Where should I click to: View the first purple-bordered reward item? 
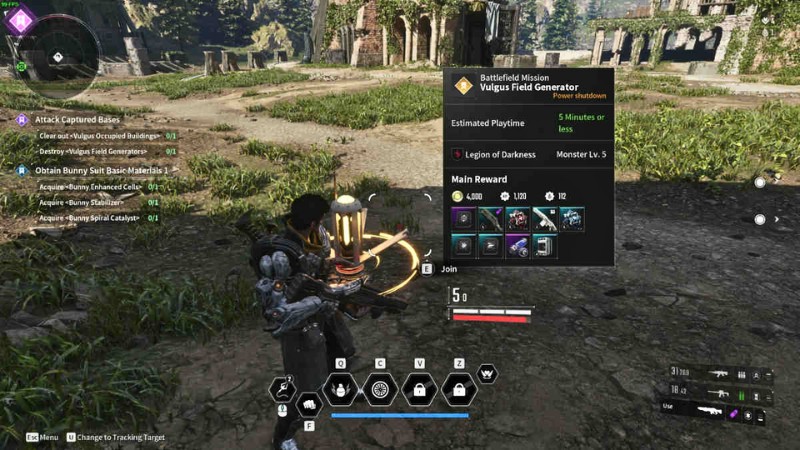click(x=464, y=219)
